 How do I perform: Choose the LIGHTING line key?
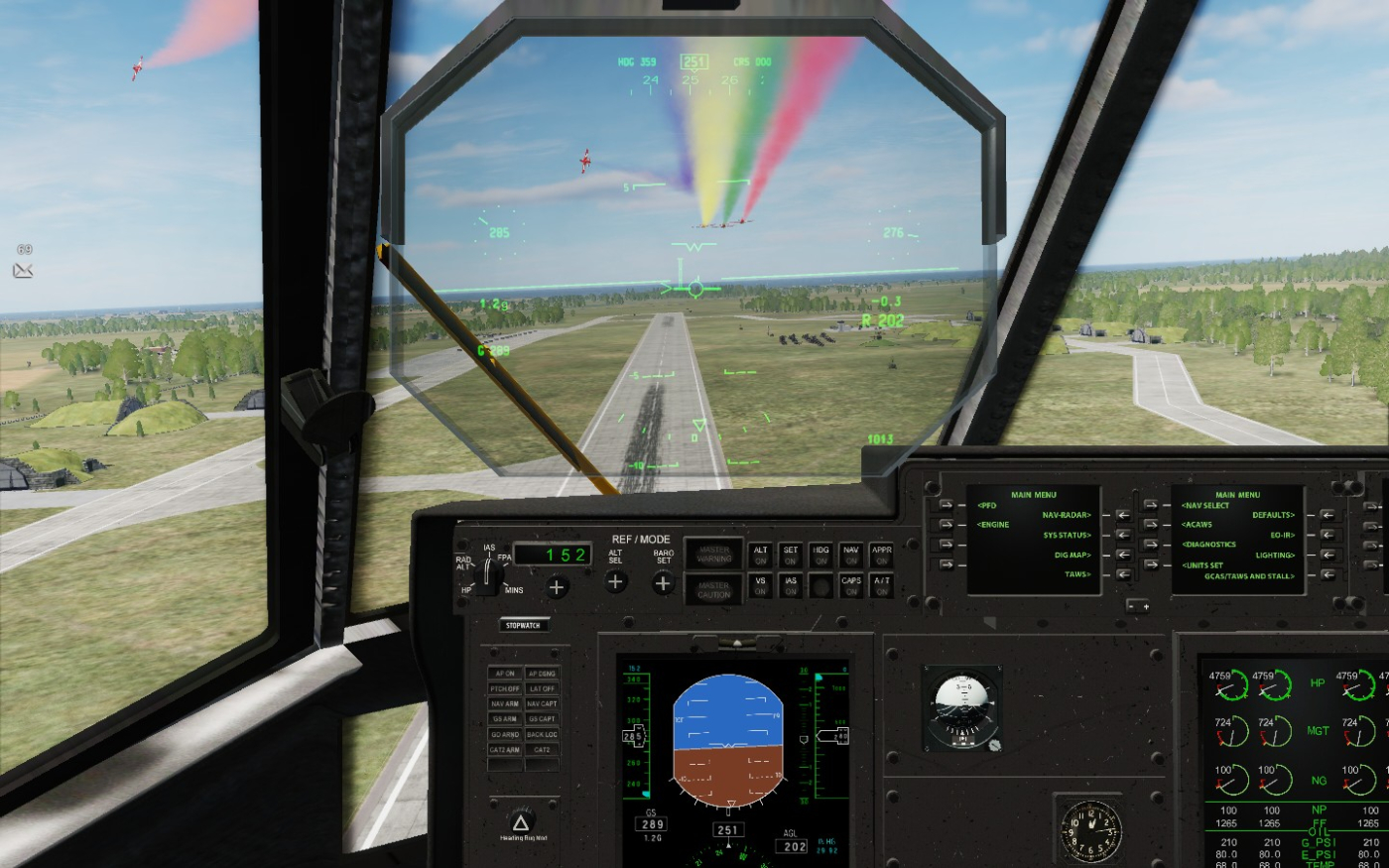point(1326,555)
